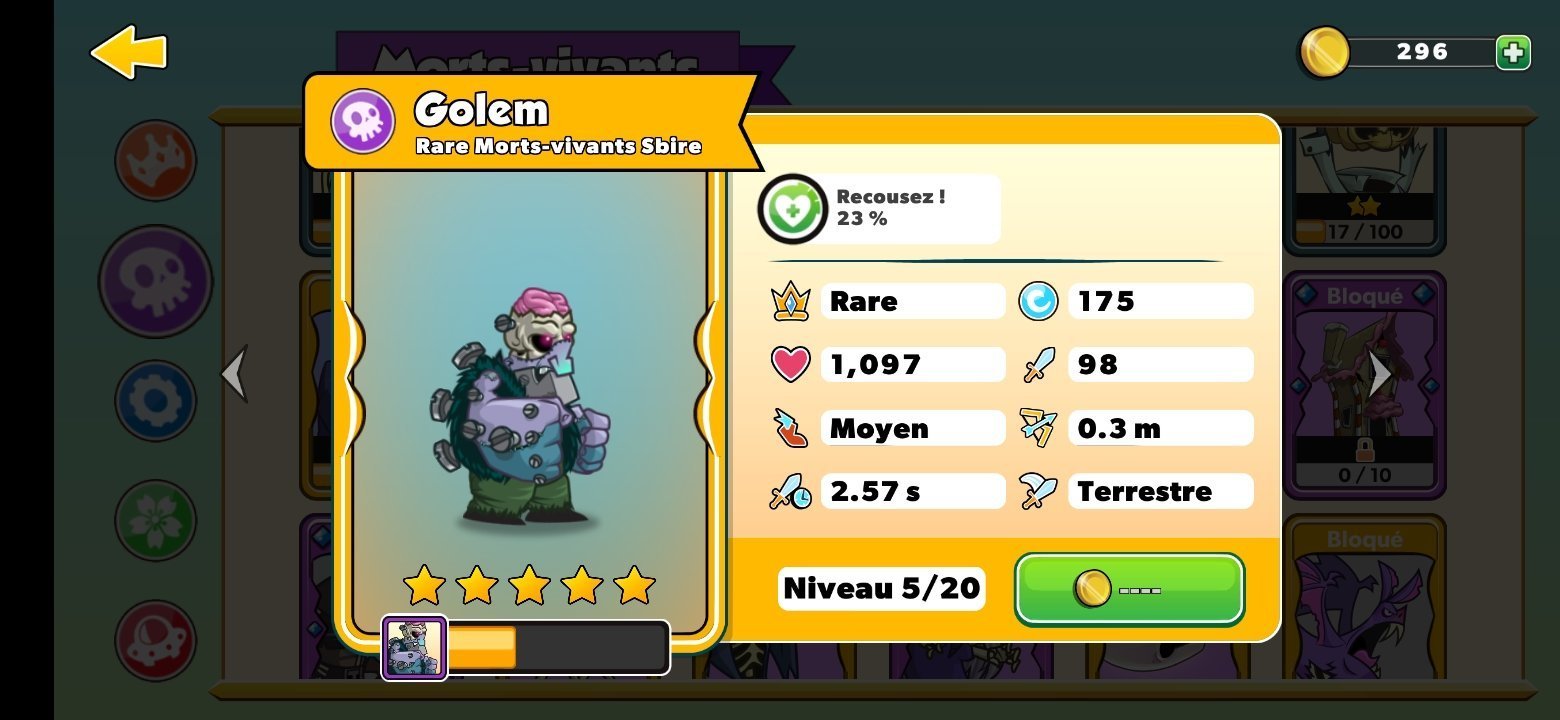The height and width of the screenshot is (720, 1560).
Task: Select the Golem card thumbnail
Action: [x=414, y=648]
